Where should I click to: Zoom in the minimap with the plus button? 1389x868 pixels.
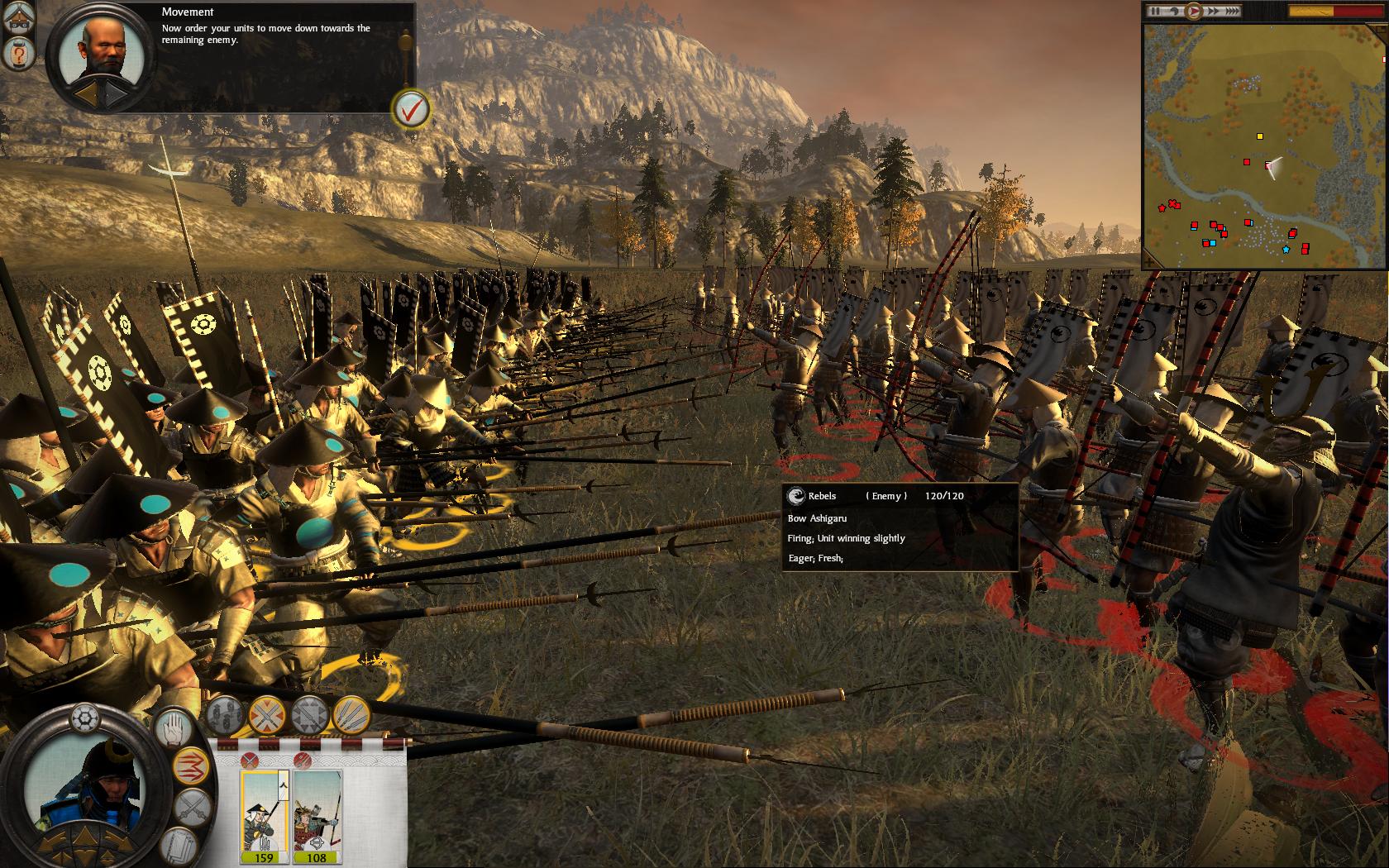(1386, 60)
